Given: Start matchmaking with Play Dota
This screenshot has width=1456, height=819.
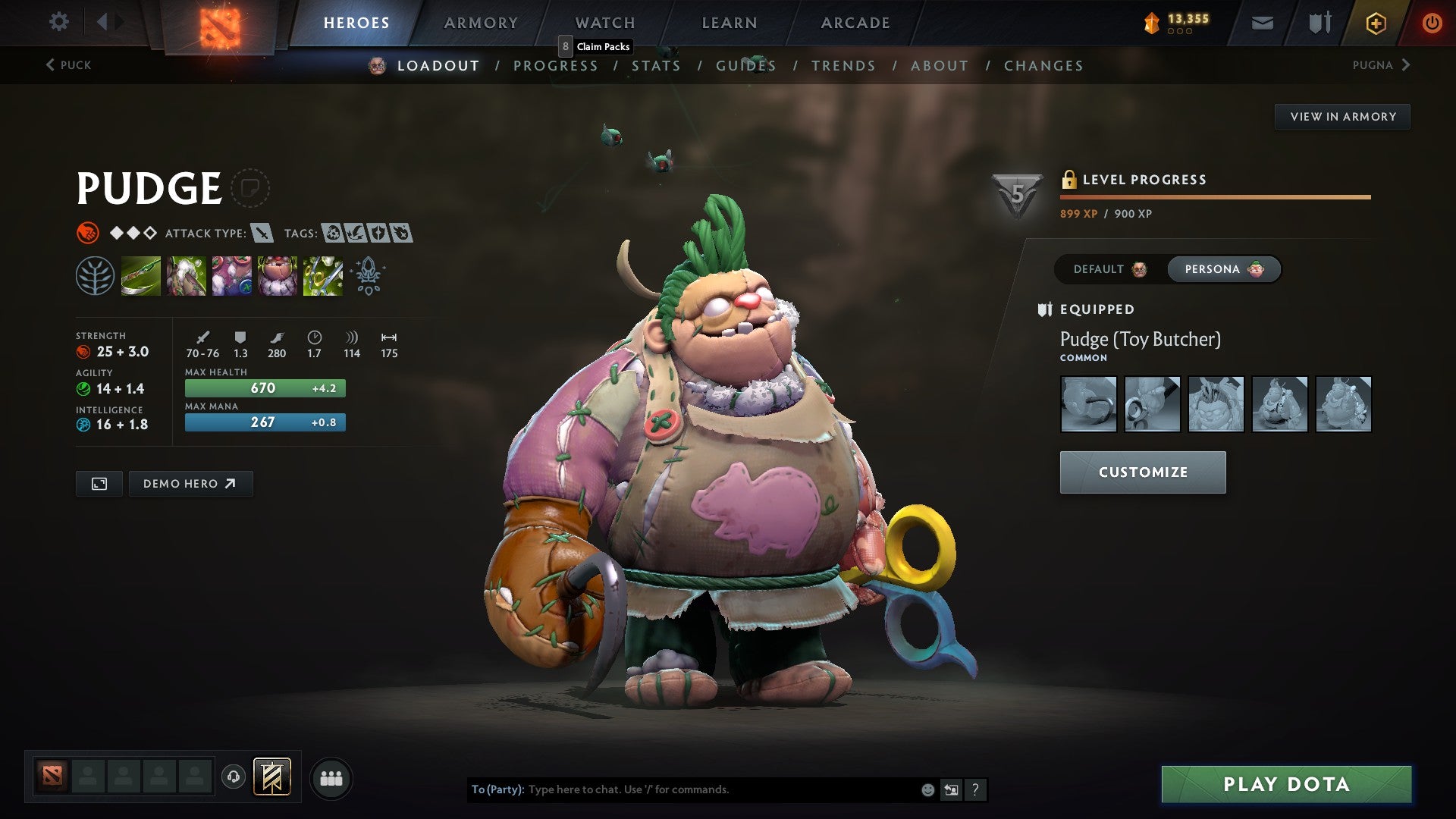Looking at the screenshot, I should click(1286, 784).
